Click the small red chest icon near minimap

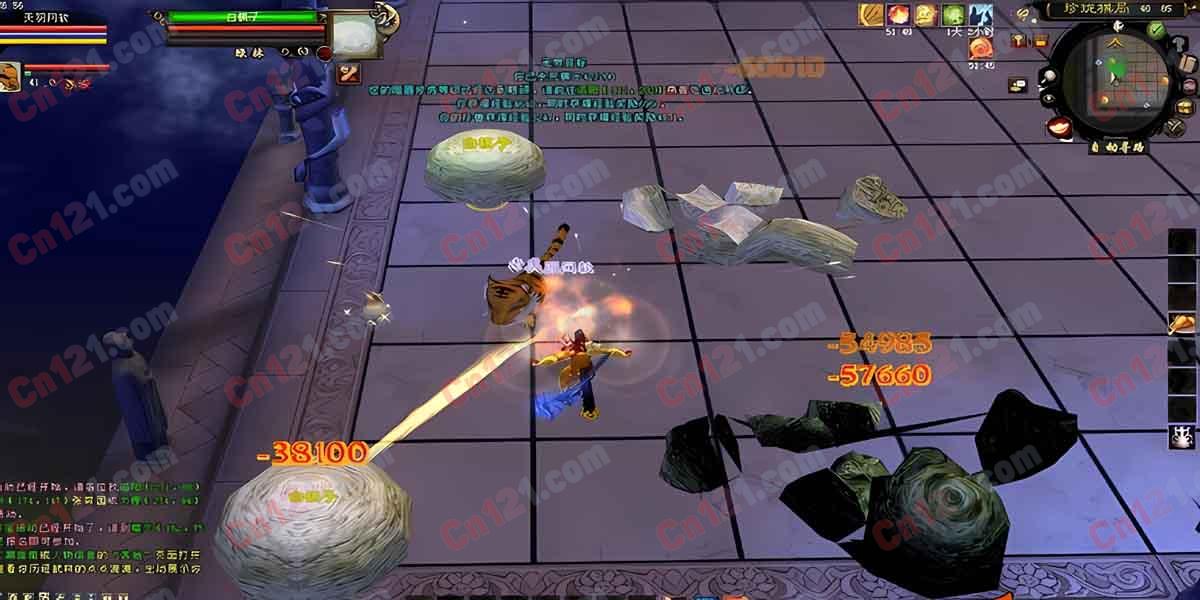point(1040,41)
